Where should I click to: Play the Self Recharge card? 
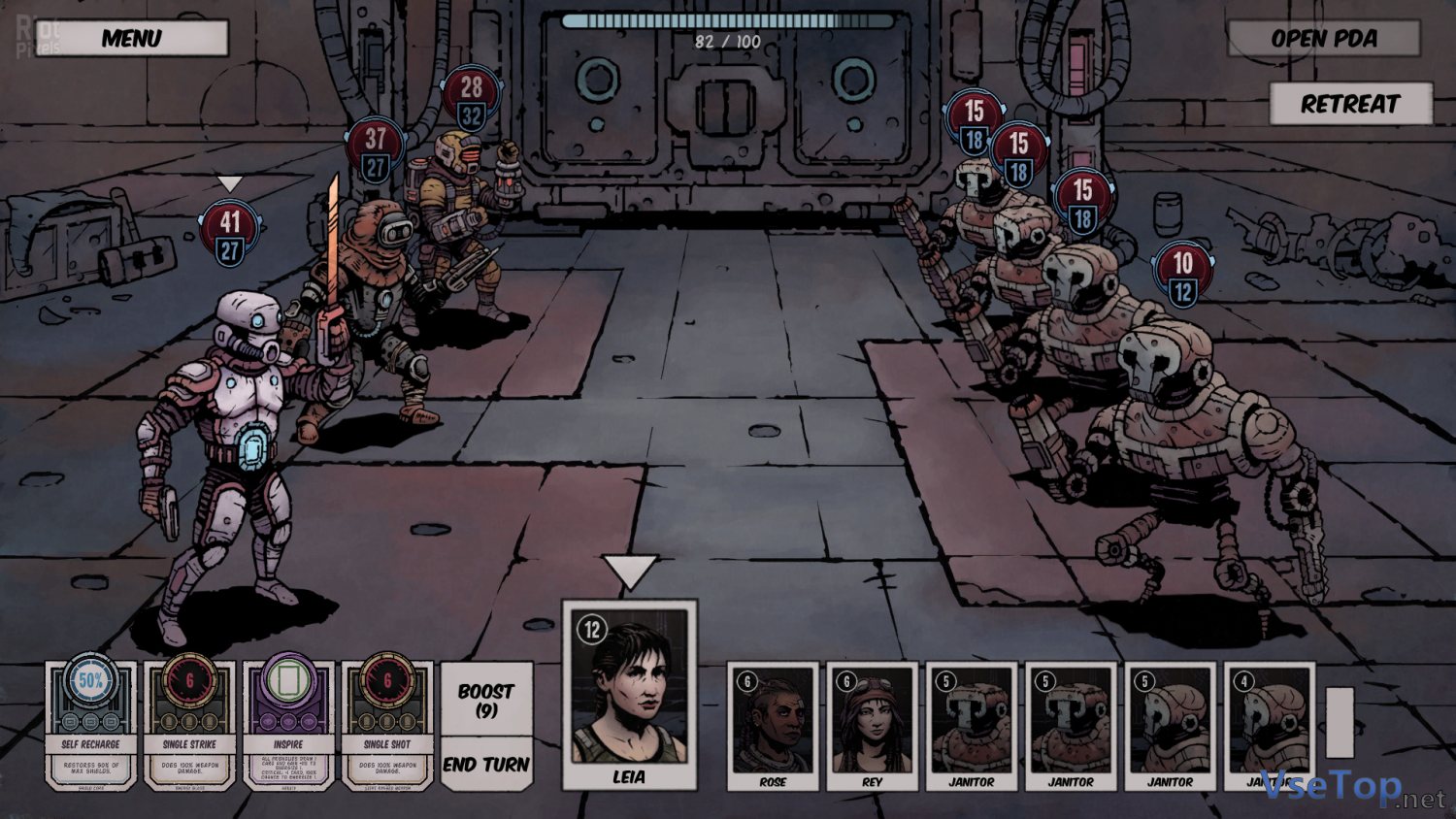[x=91, y=723]
